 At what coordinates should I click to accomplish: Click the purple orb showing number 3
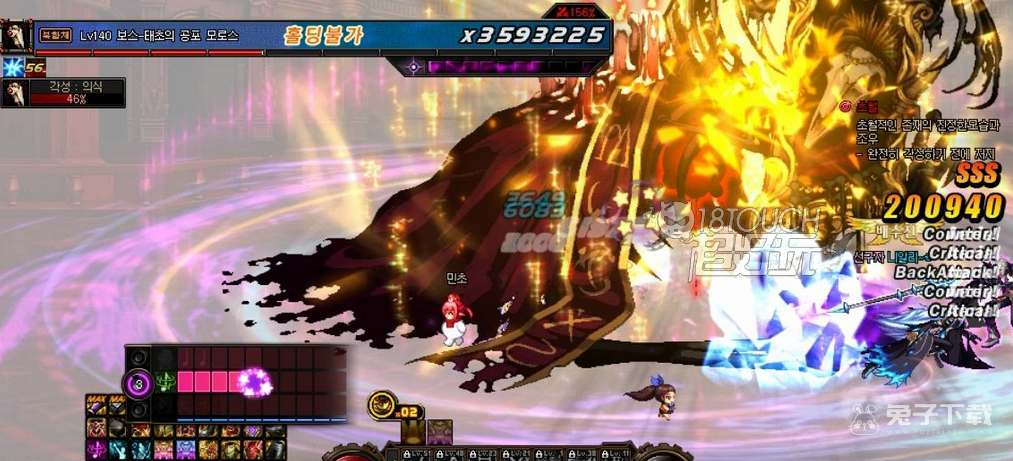coord(138,382)
